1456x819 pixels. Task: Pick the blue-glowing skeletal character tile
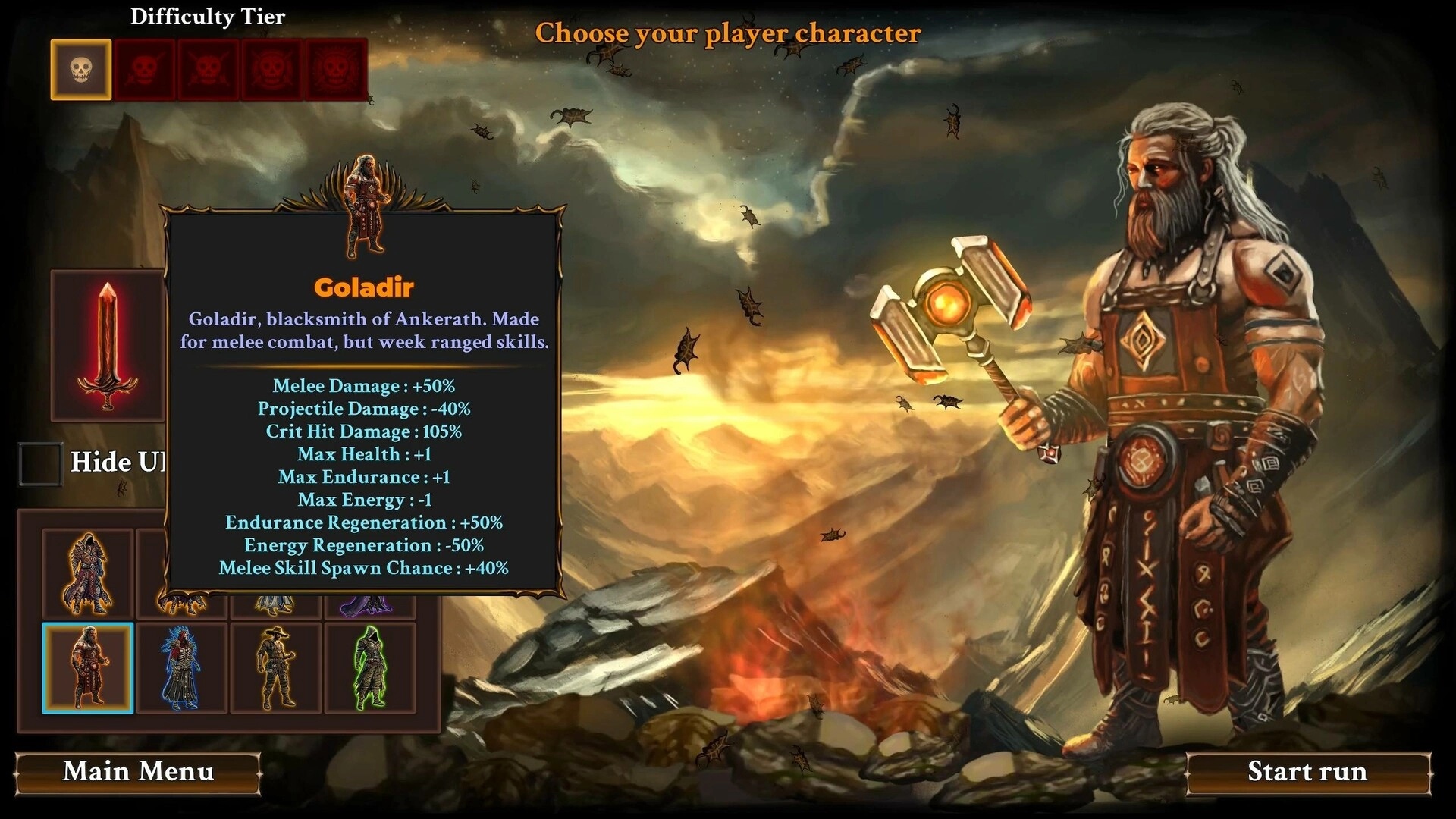click(x=181, y=668)
